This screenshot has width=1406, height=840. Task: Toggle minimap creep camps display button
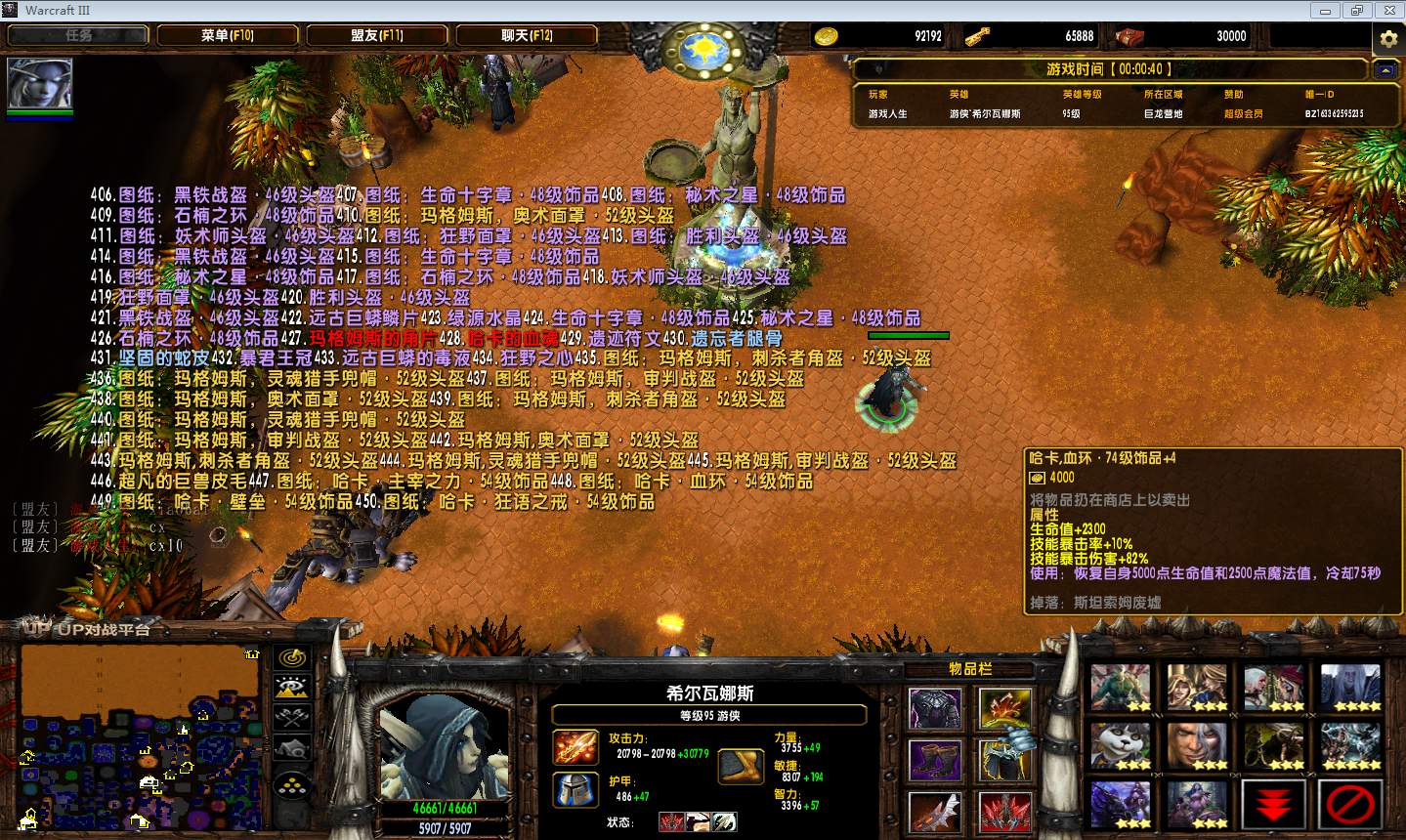coord(292,749)
